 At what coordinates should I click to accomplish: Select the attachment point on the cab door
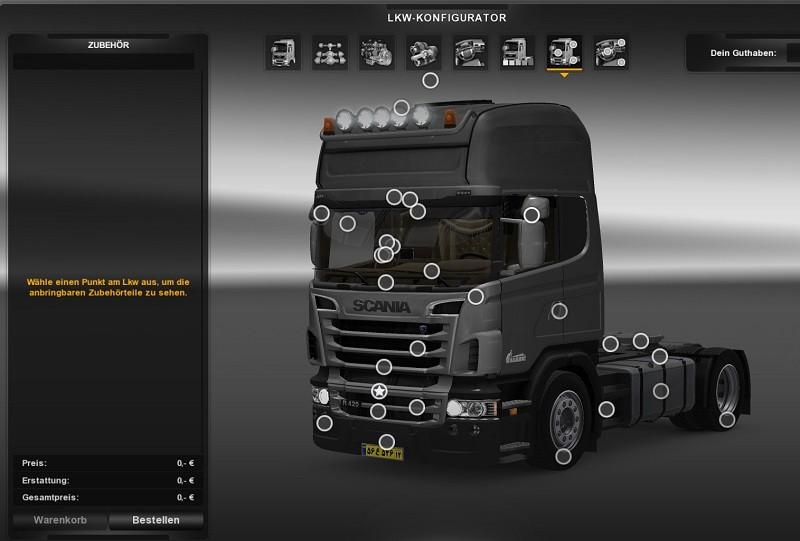pyautogui.click(x=560, y=311)
